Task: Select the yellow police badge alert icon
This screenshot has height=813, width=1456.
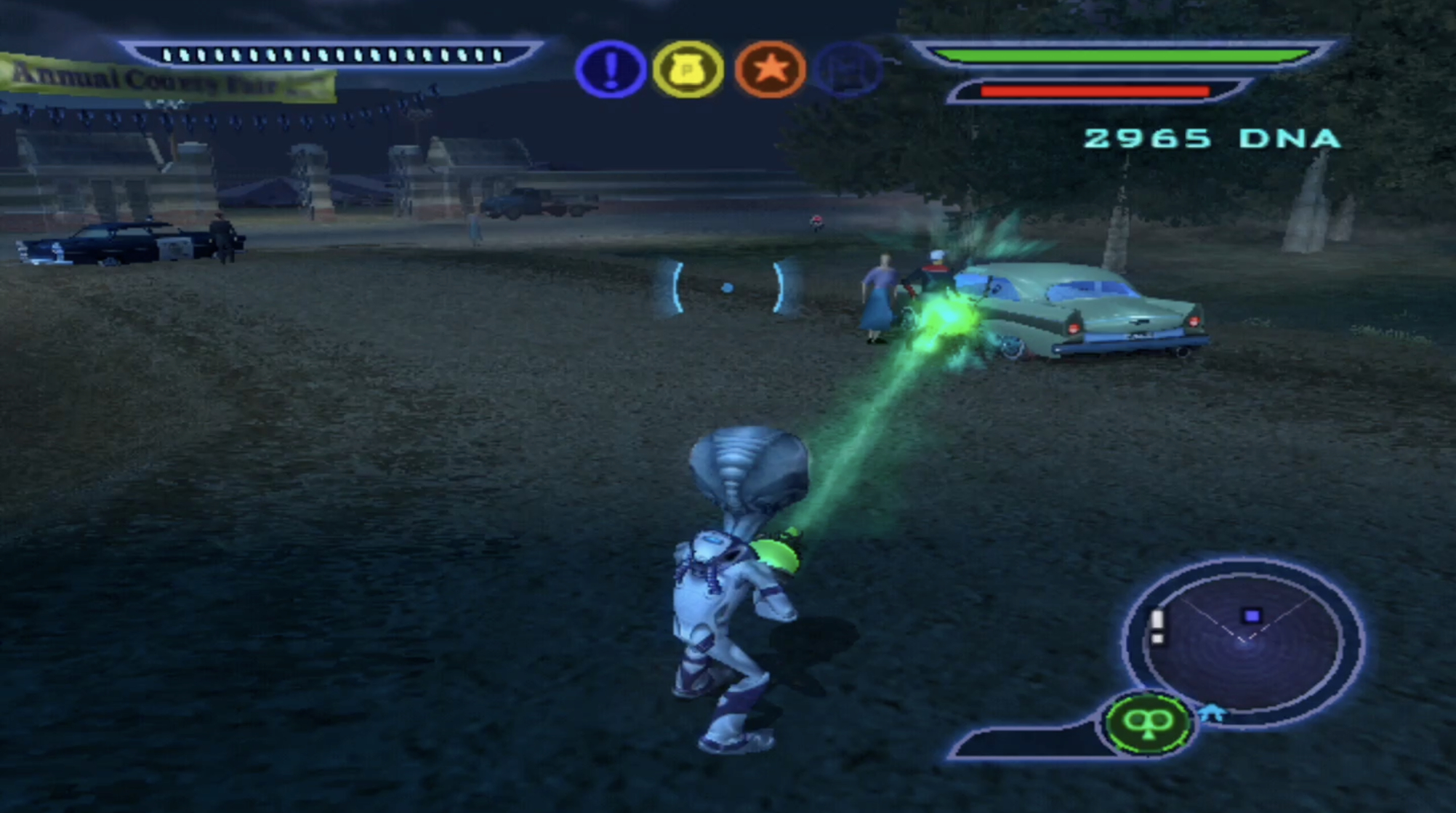Action: tap(688, 70)
